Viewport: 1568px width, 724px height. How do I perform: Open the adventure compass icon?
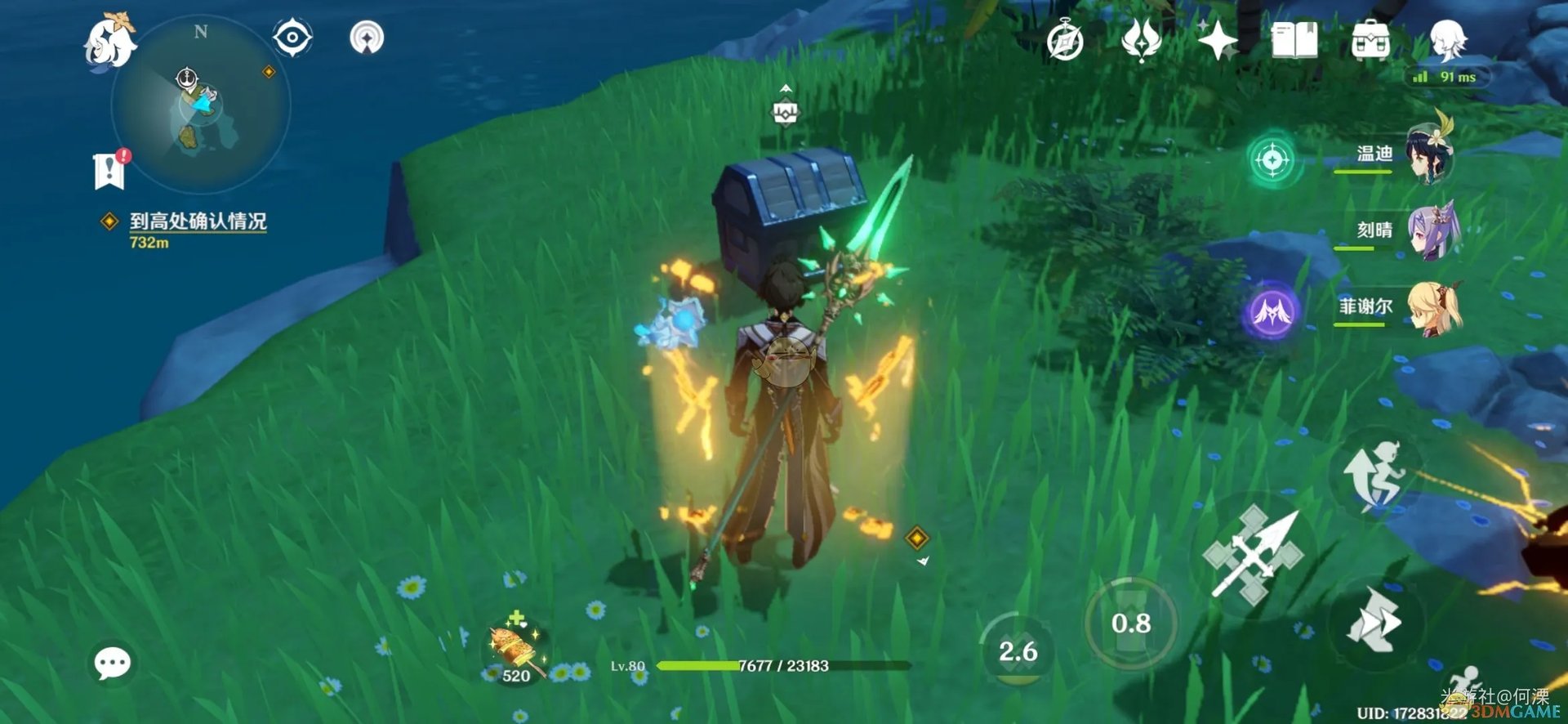tap(1065, 41)
